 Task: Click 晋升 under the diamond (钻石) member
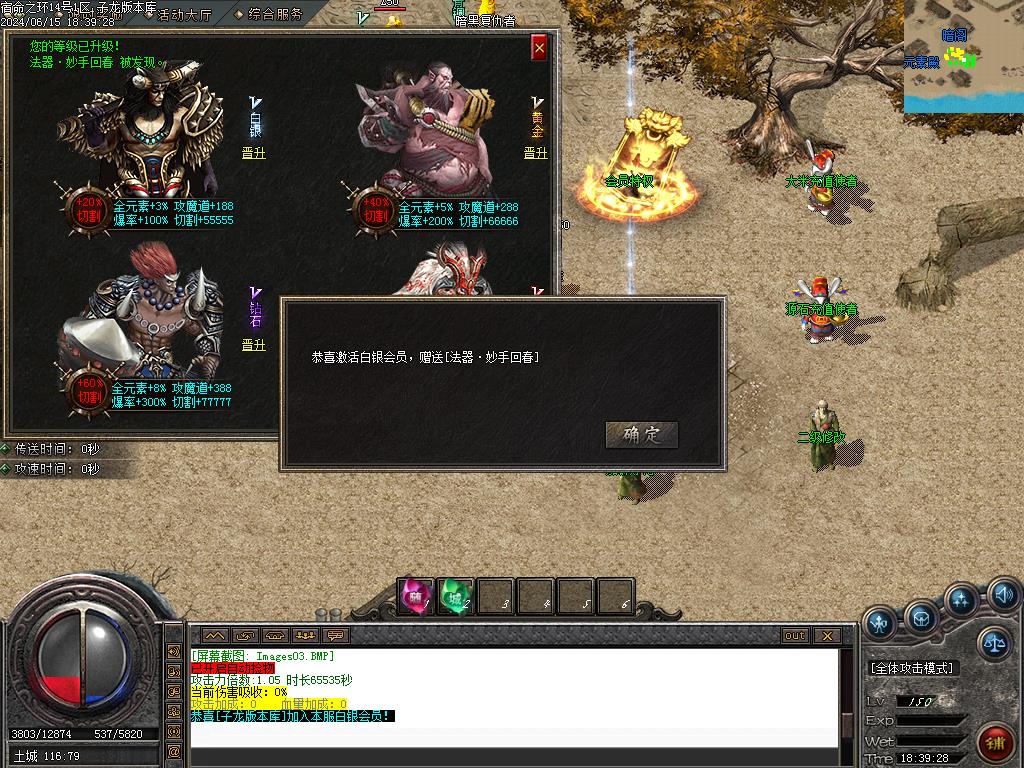254,345
